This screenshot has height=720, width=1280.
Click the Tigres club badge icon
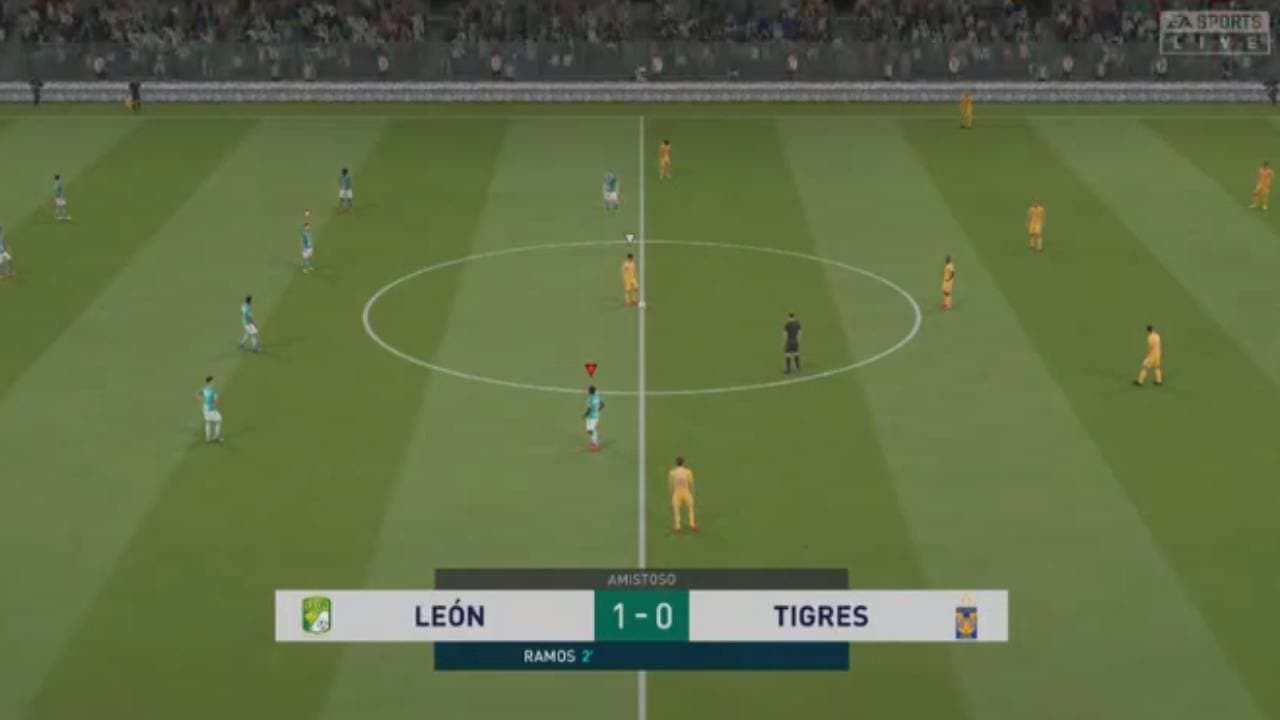tap(964, 617)
